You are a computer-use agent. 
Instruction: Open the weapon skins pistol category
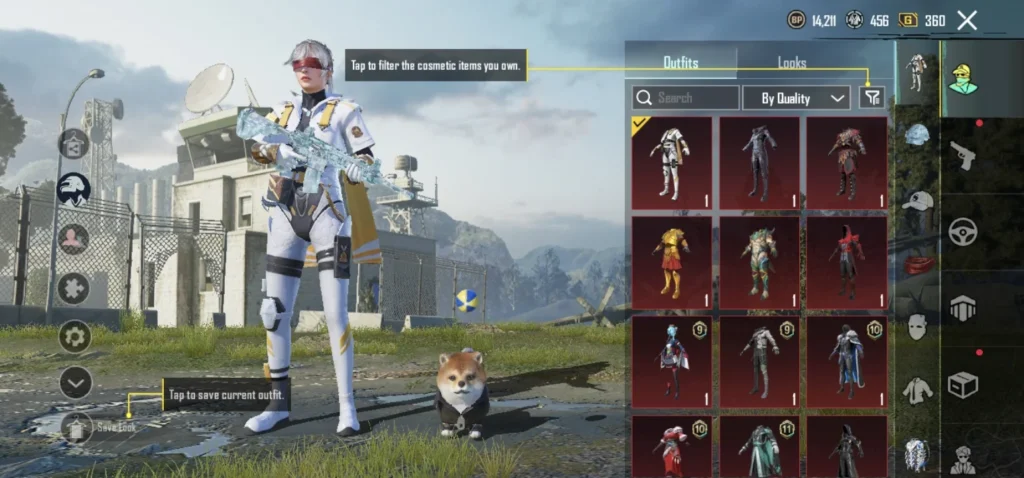[x=963, y=154]
